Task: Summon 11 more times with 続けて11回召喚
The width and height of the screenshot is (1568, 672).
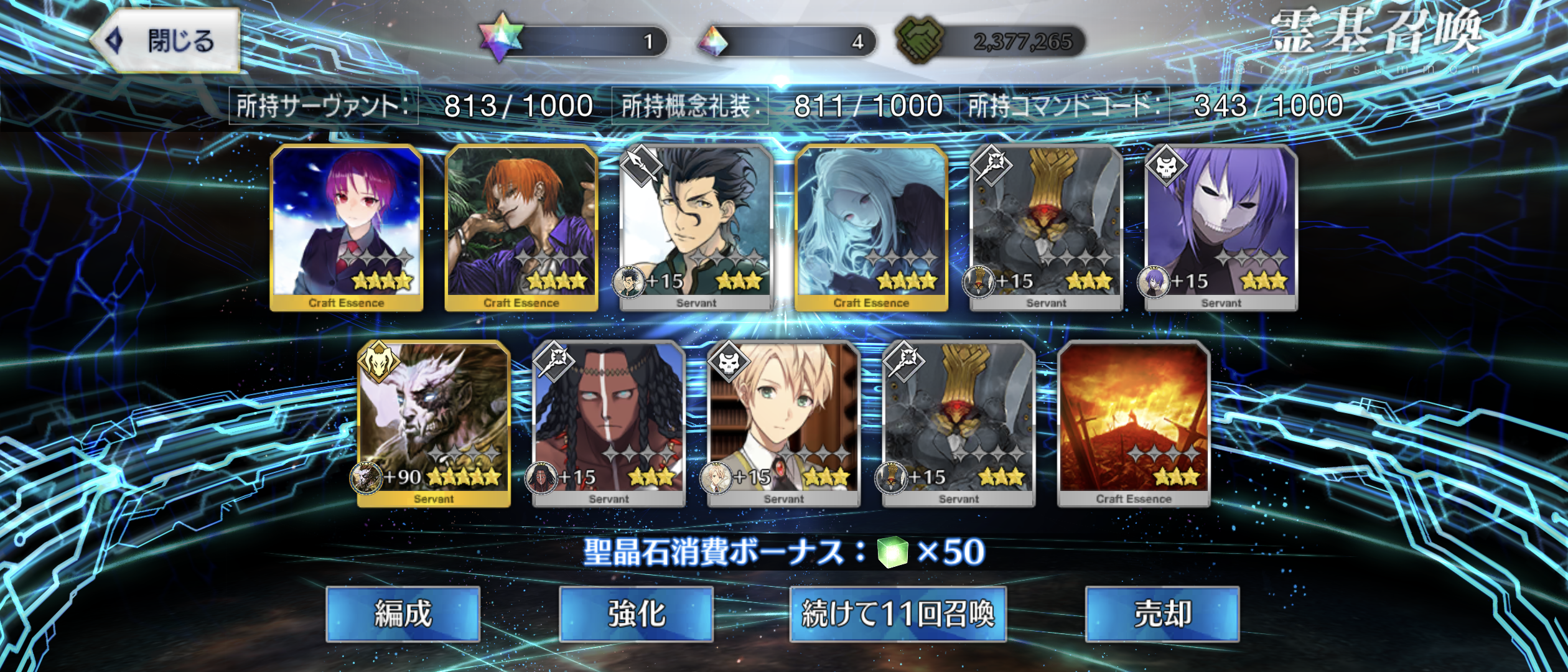Action: click(x=897, y=614)
